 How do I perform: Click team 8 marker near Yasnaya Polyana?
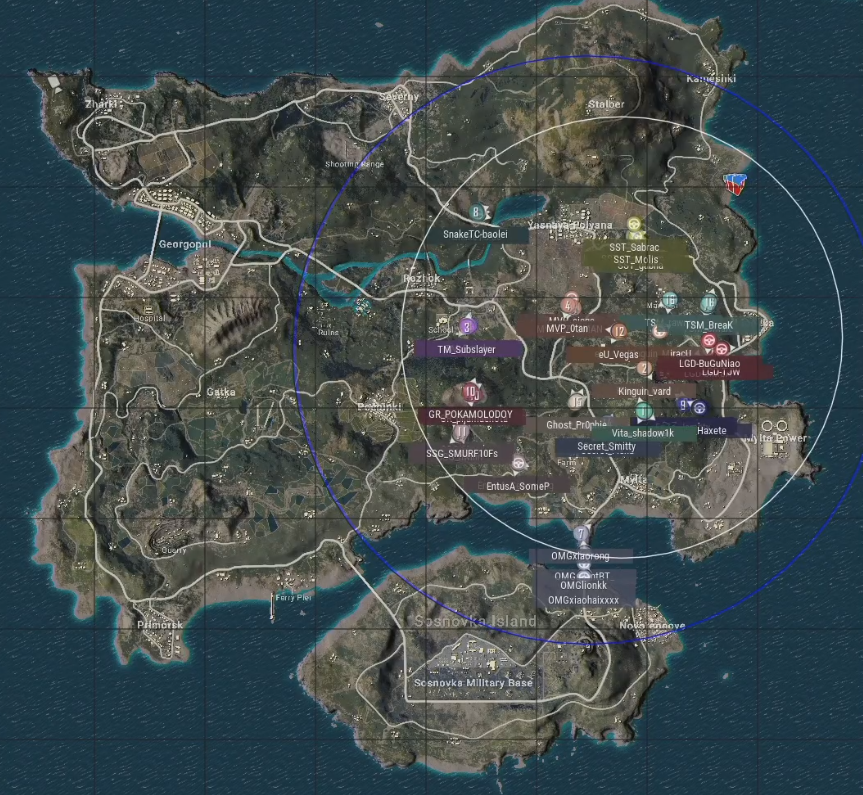point(476,212)
